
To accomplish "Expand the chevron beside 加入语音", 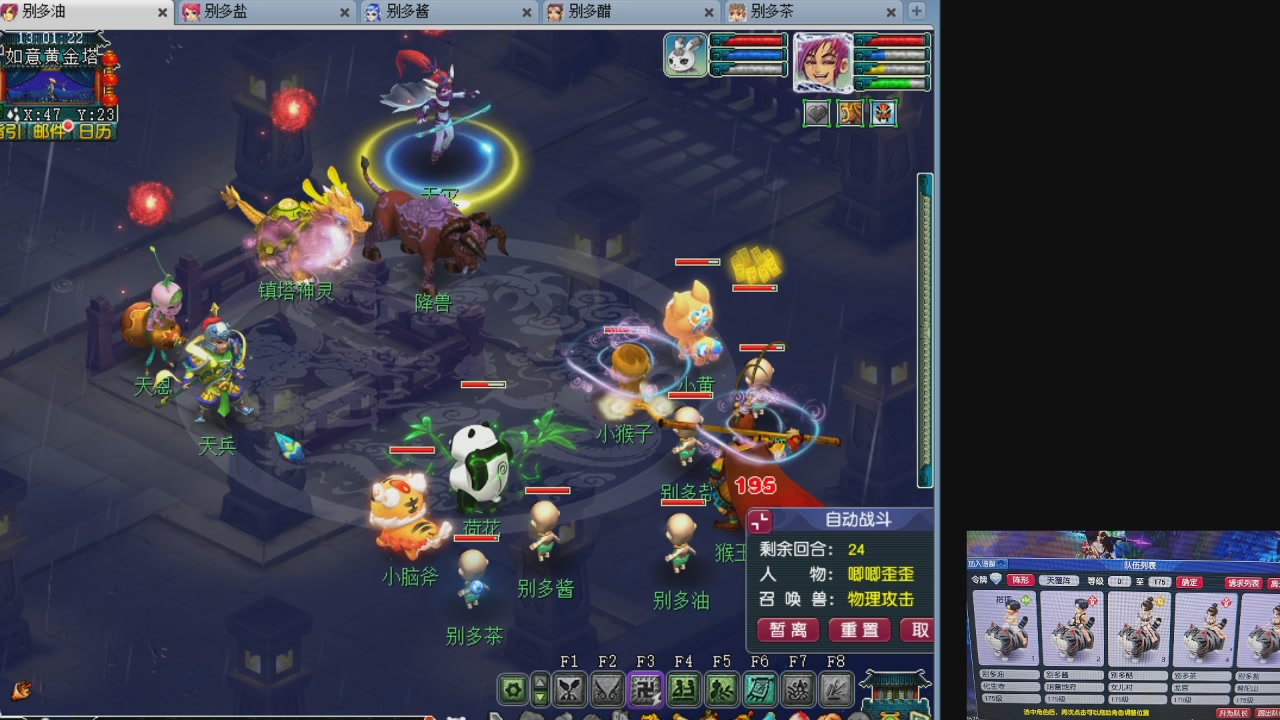I will pyautogui.click(x=1001, y=564).
